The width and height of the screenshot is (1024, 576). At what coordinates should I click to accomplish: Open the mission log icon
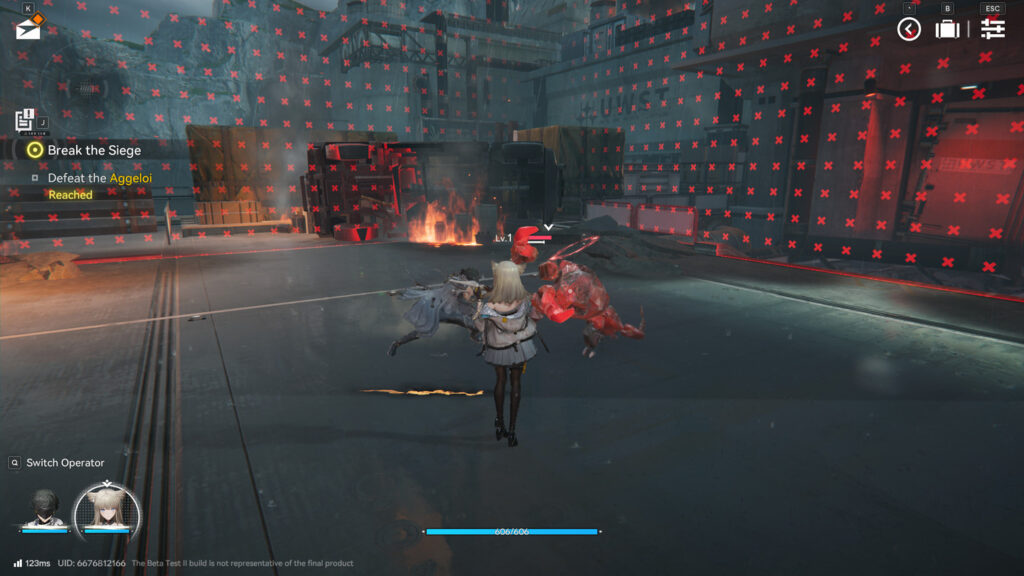pyautogui.click(x=25, y=121)
